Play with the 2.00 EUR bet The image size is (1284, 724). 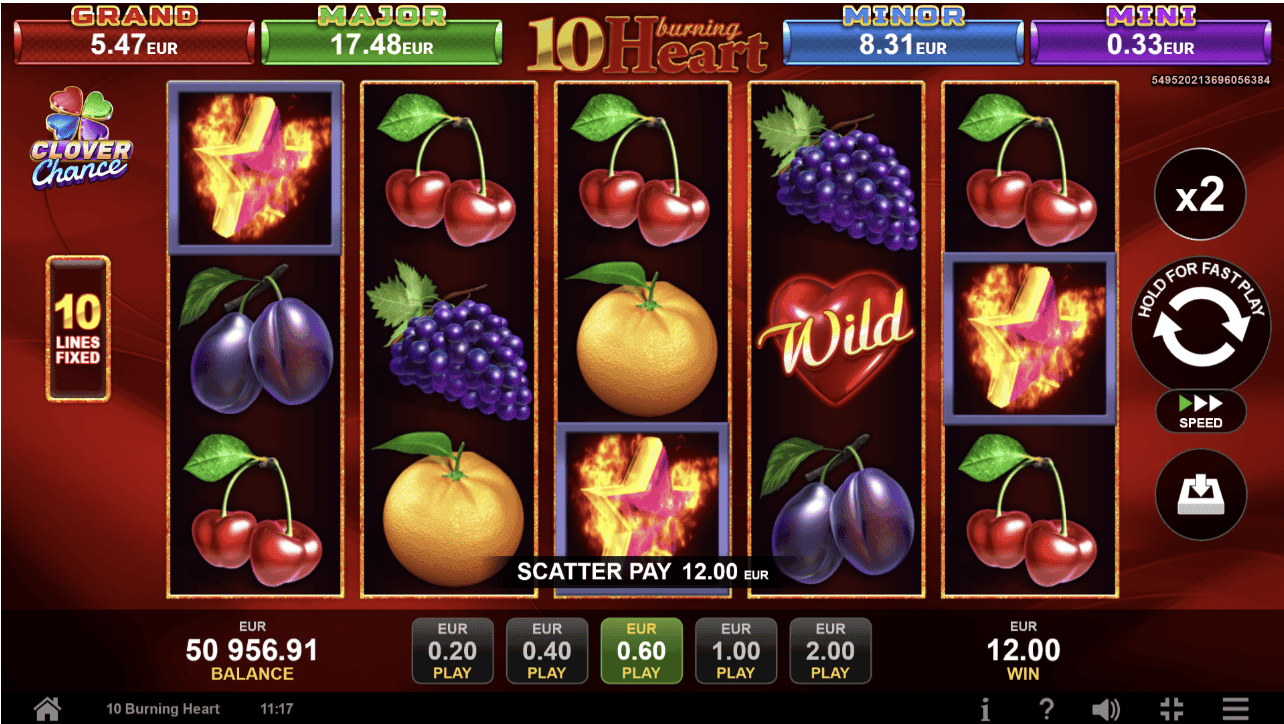tap(830, 650)
